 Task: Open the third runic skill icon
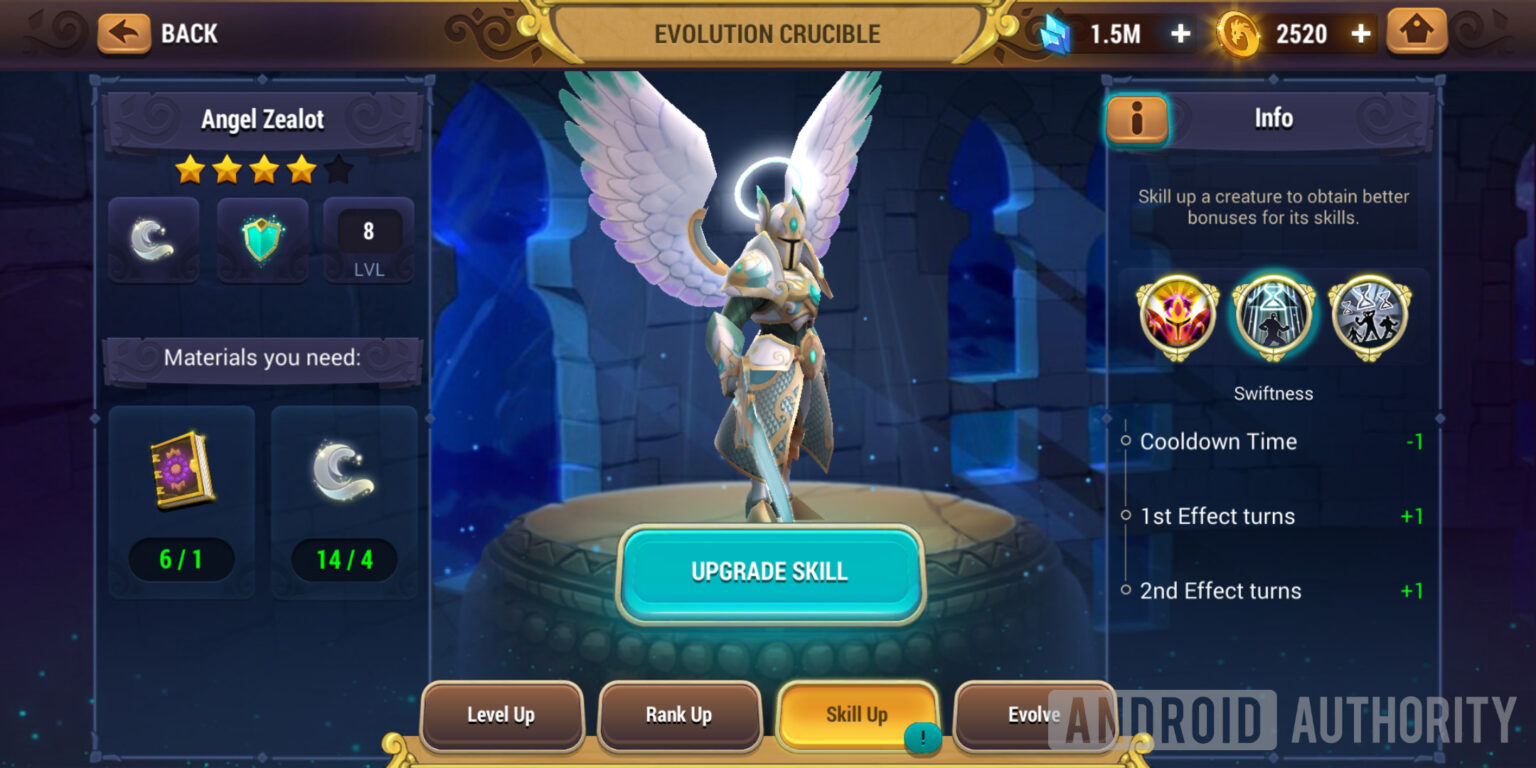tap(1370, 316)
